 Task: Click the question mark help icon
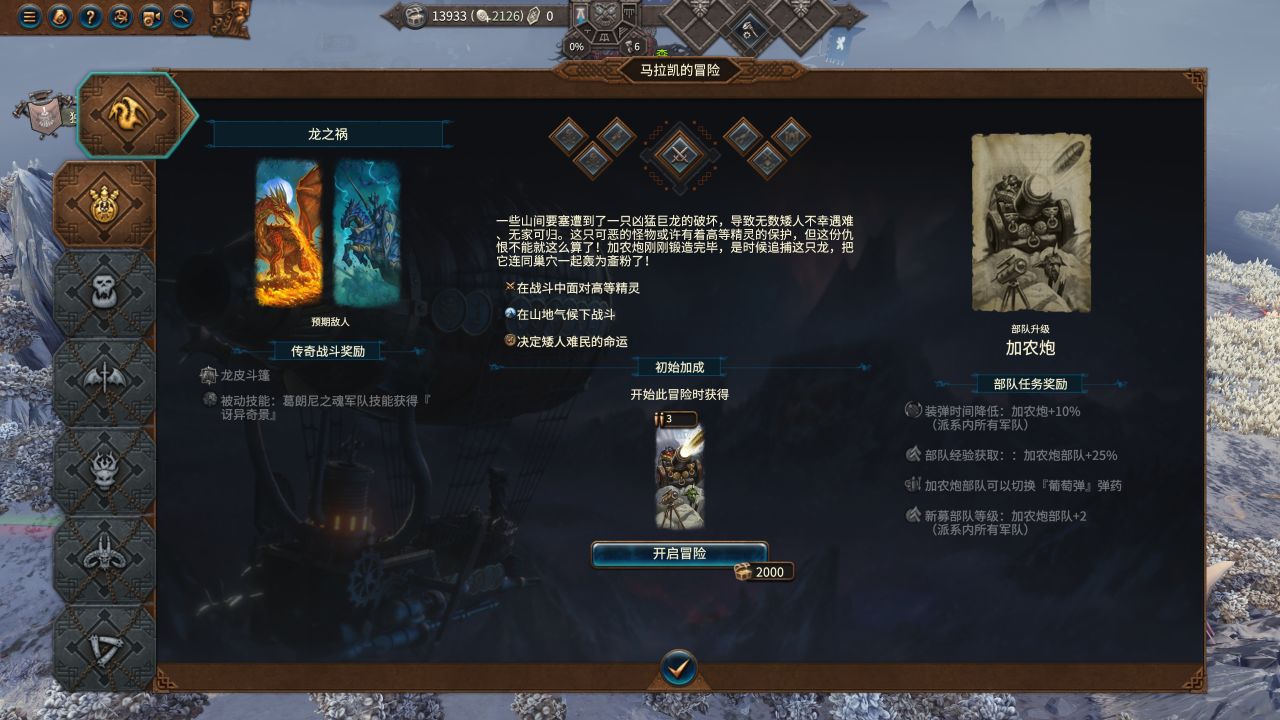pos(90,18)
